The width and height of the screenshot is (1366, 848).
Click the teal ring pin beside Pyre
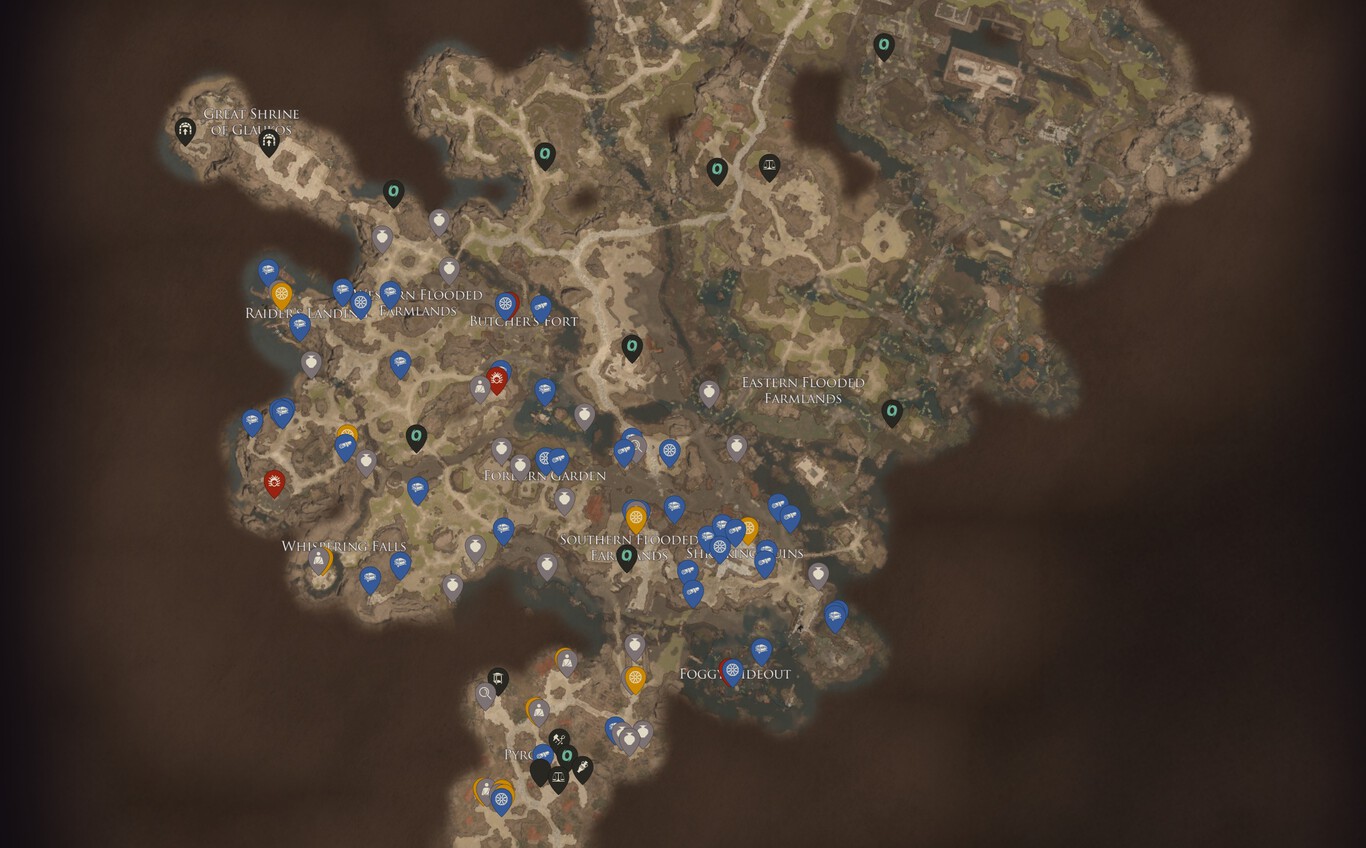(567, 755)
